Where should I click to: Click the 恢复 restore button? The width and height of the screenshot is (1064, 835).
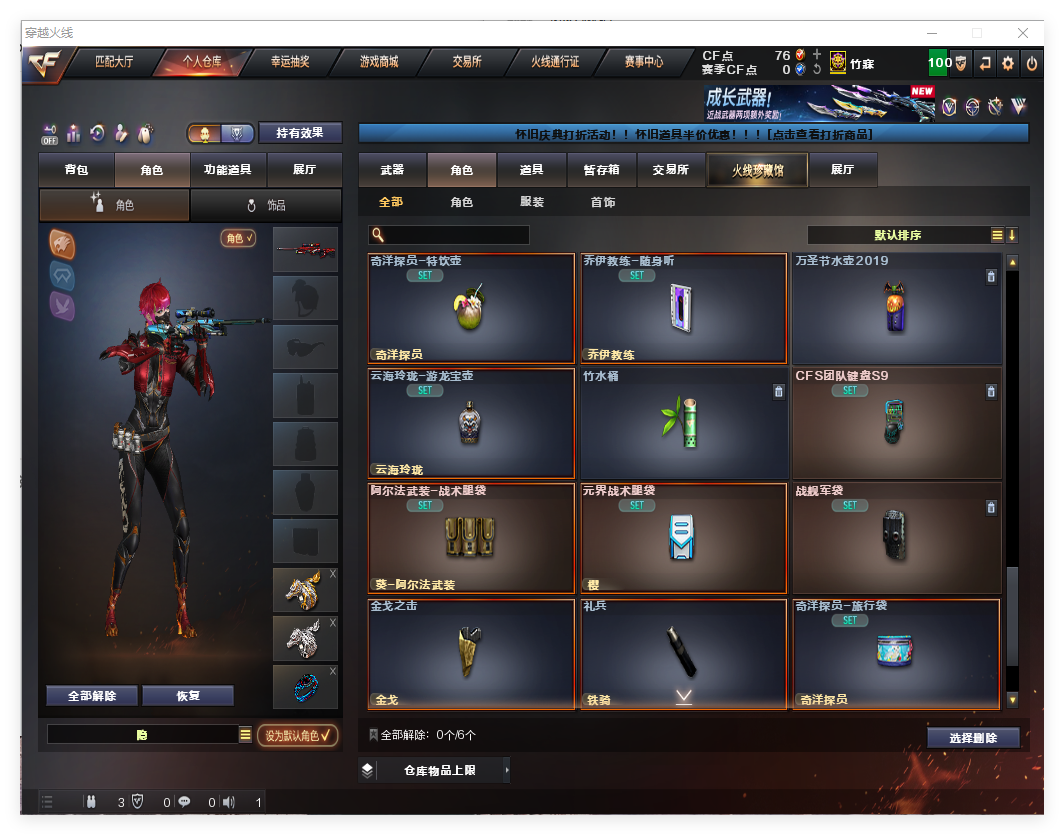pyautogui.click(x=188, y=696)
